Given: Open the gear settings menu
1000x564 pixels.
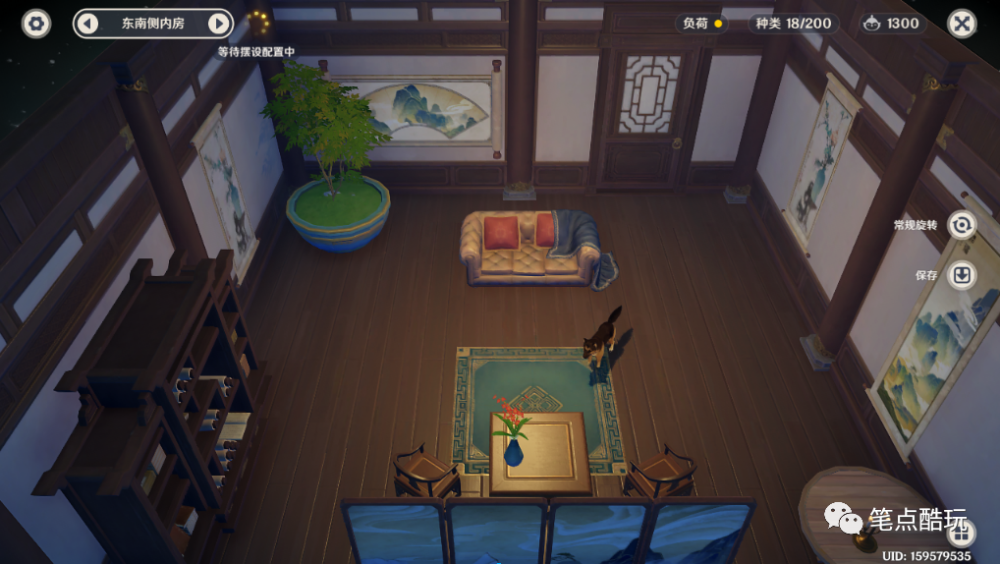Looking at the screenshot, I should click(37, 23).
